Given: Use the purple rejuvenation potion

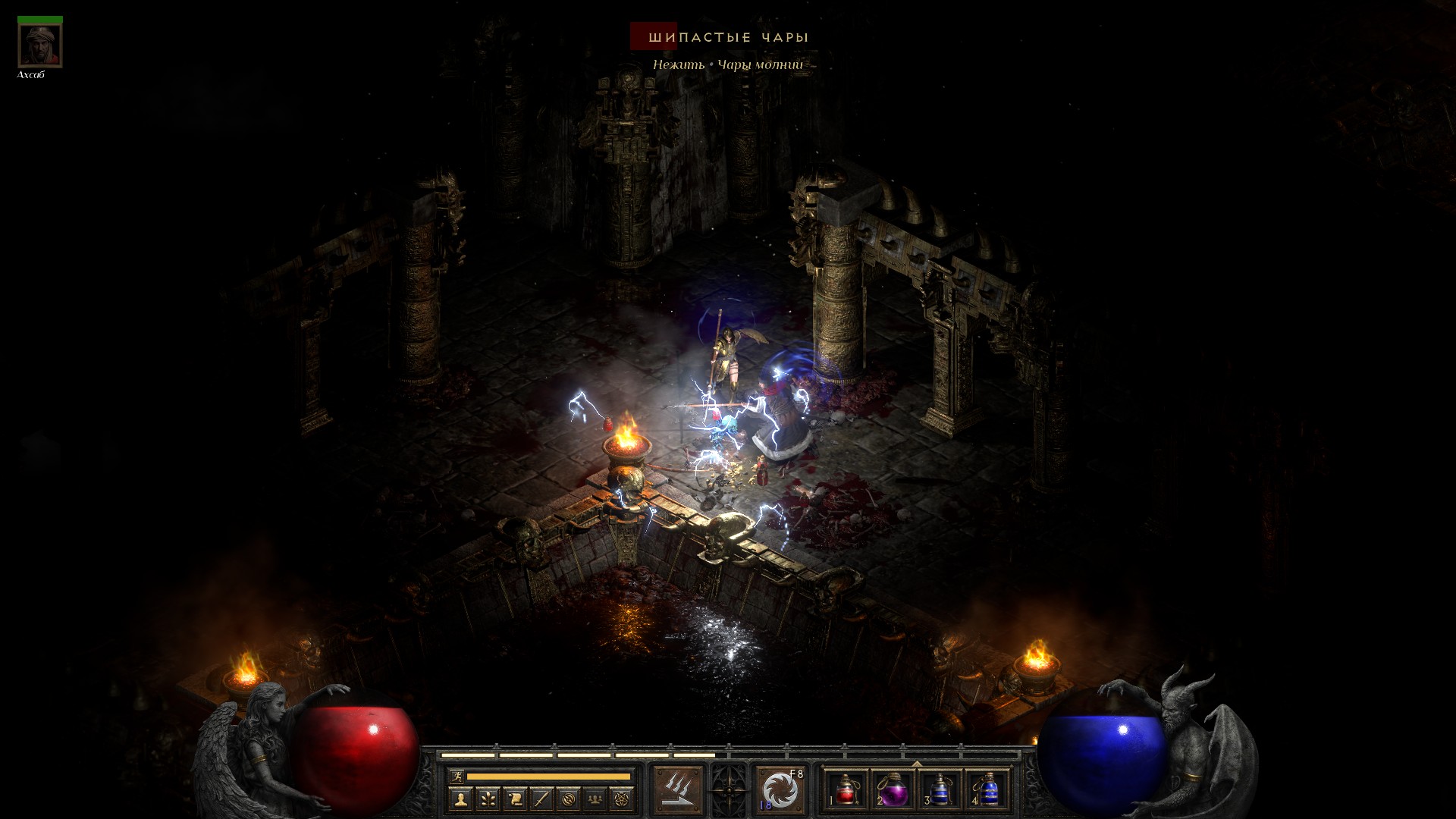Looking at the screenshot, I should [x=893, y=789].
